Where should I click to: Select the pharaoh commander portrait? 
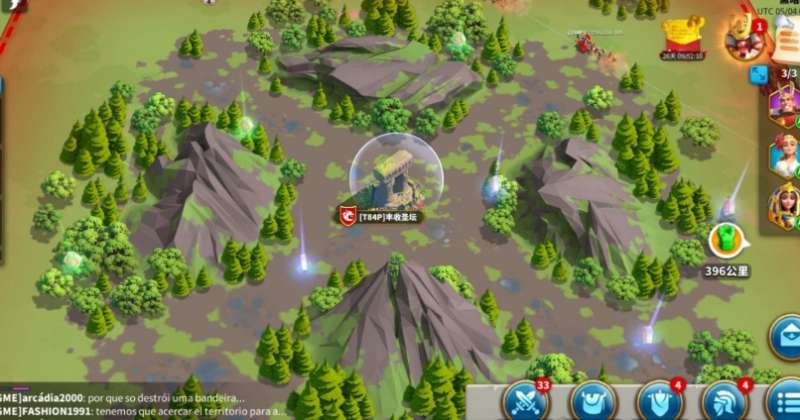point(784,208)
